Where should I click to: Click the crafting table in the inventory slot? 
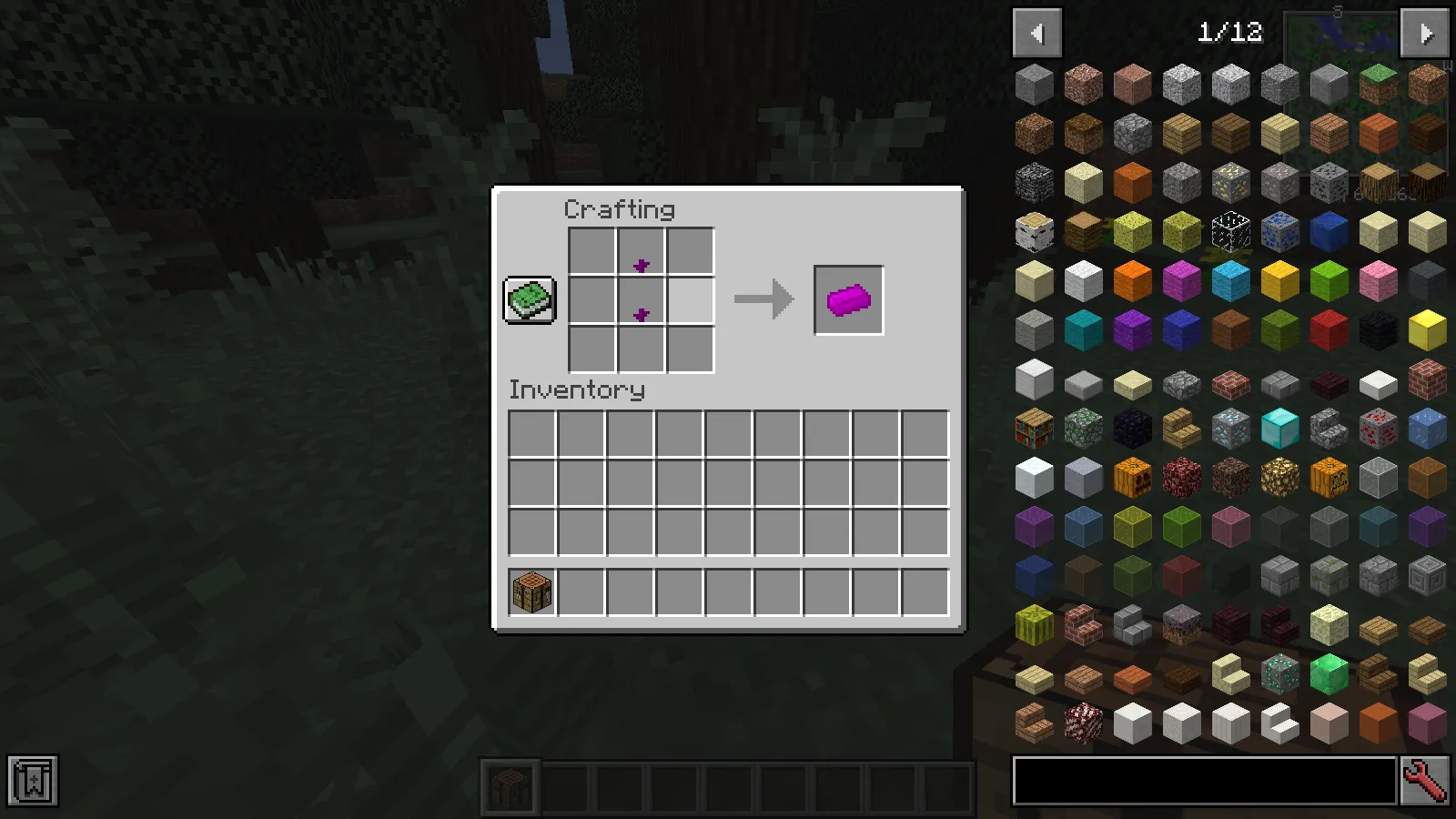531,591
